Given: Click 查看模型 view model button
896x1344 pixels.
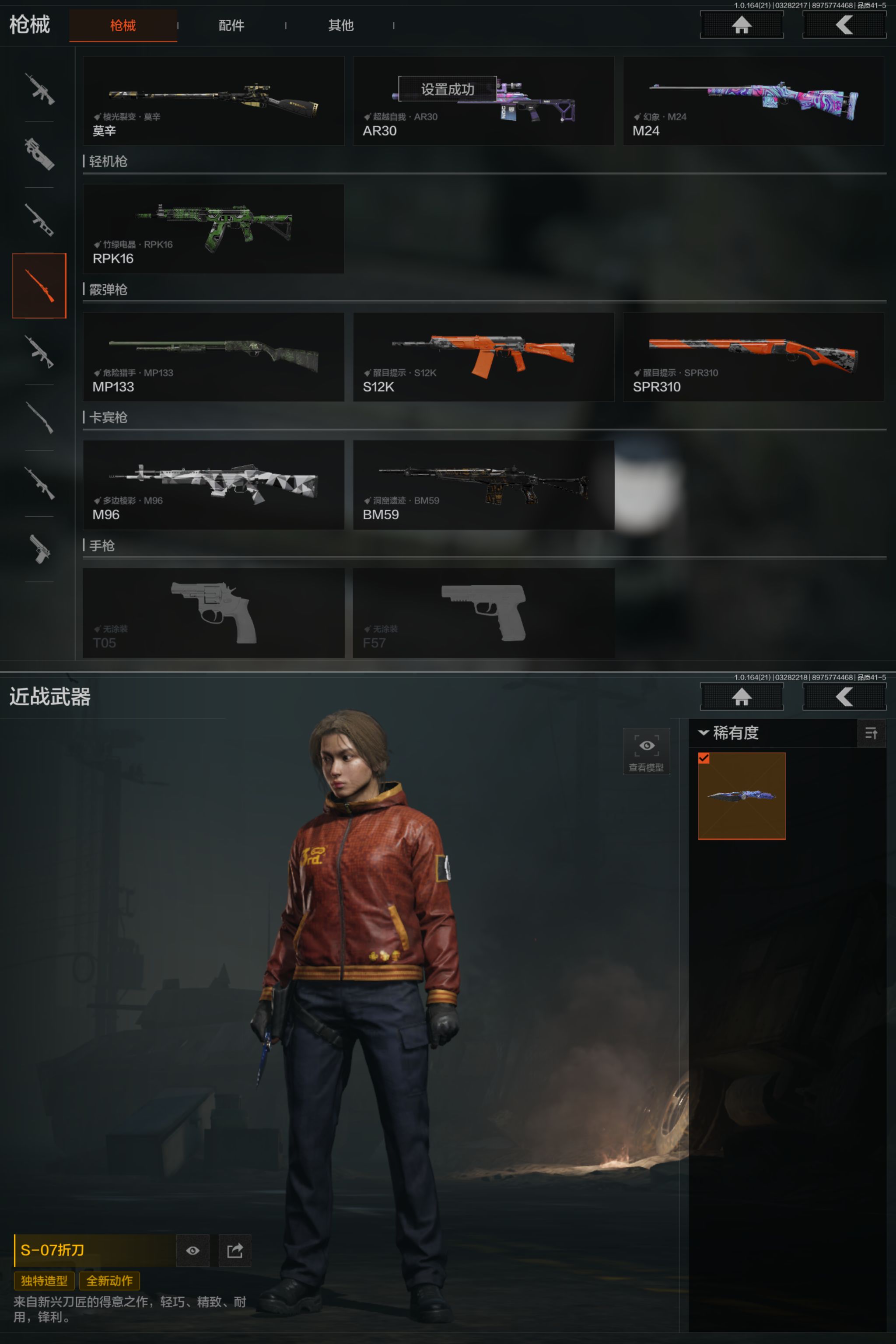Looking at the screenshot, I should 646,752.
